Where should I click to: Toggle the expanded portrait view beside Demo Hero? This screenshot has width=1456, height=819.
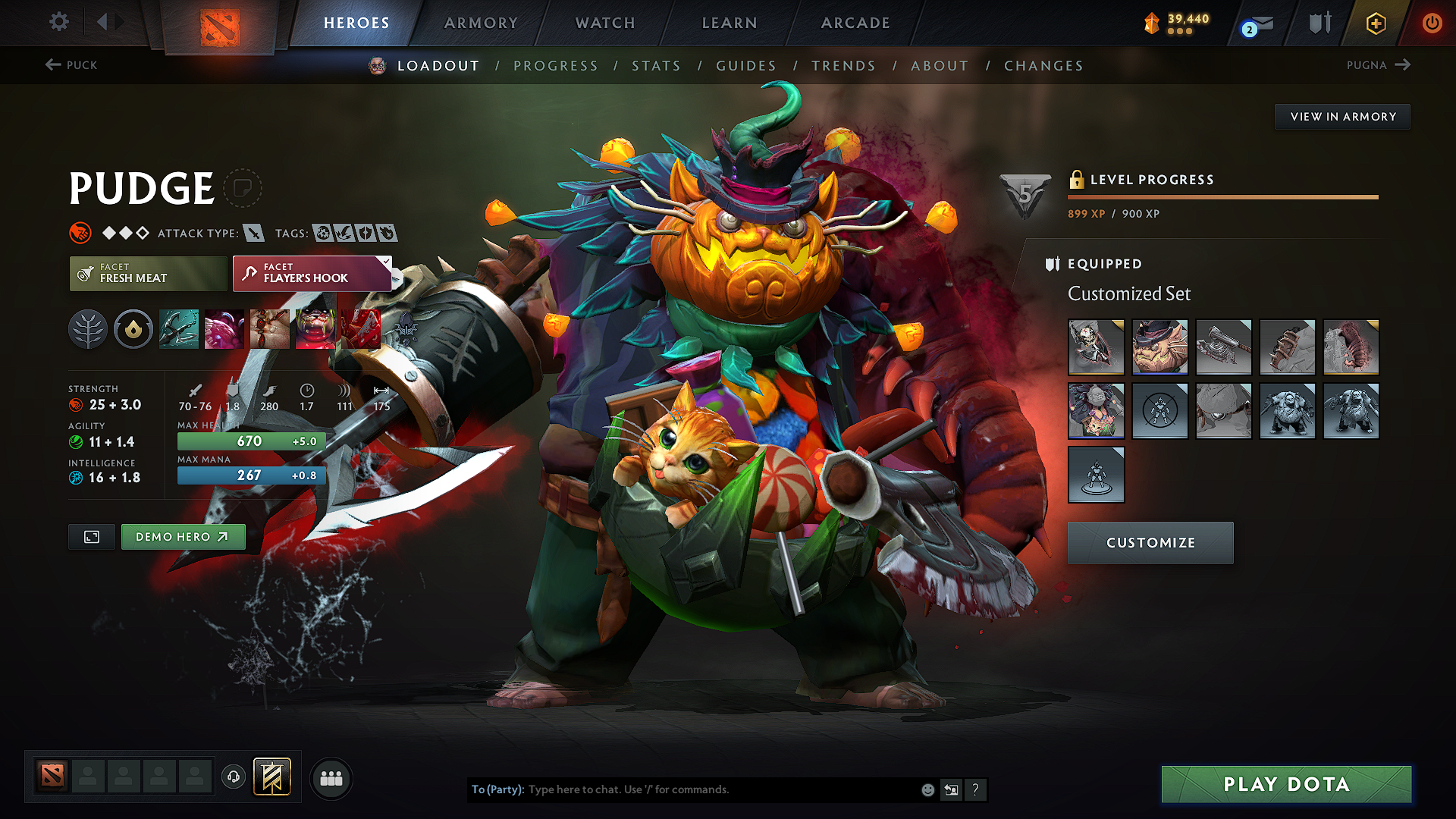tap(91, 536)
